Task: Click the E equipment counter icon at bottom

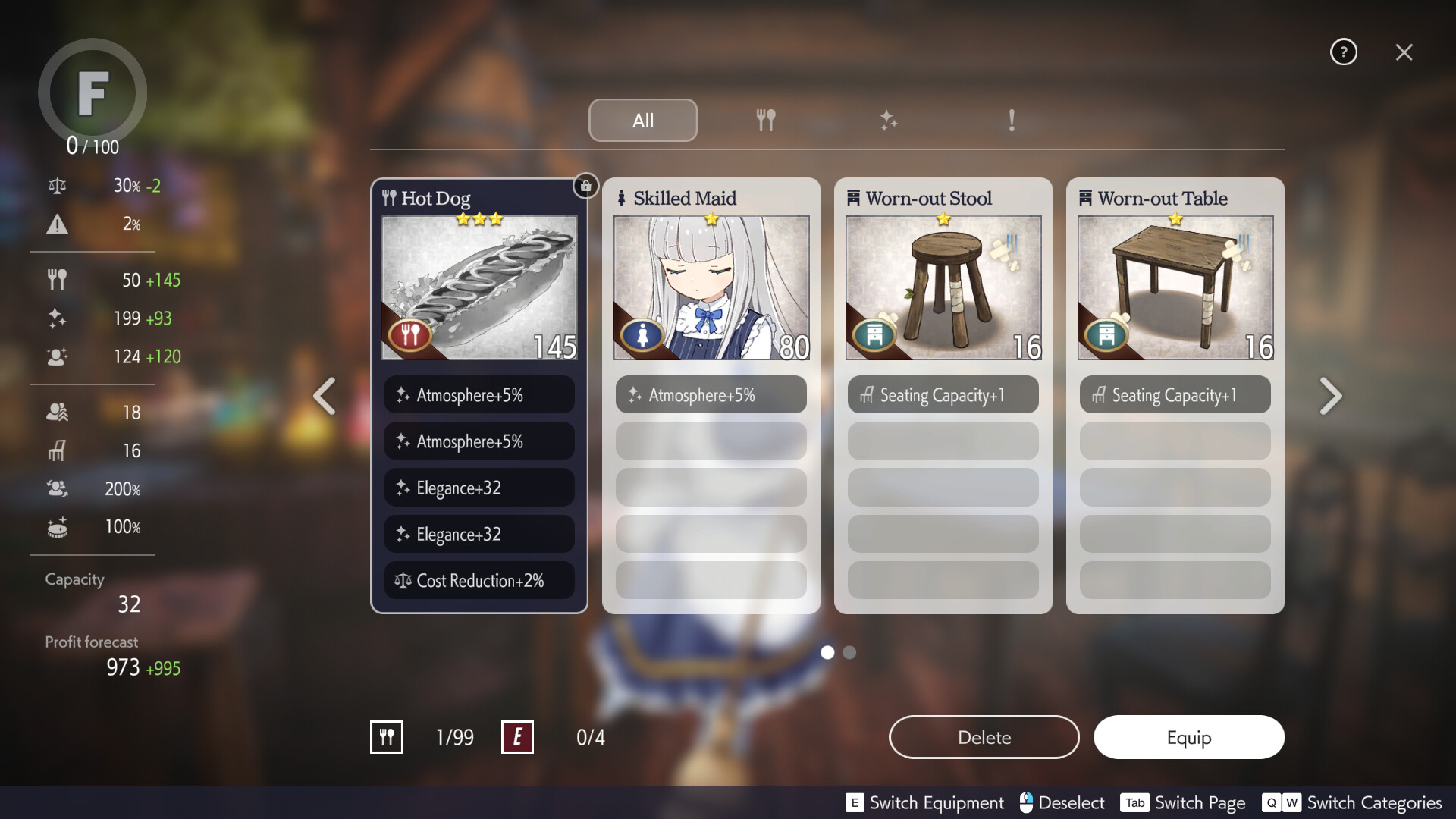Action: [x=518, y=736]
